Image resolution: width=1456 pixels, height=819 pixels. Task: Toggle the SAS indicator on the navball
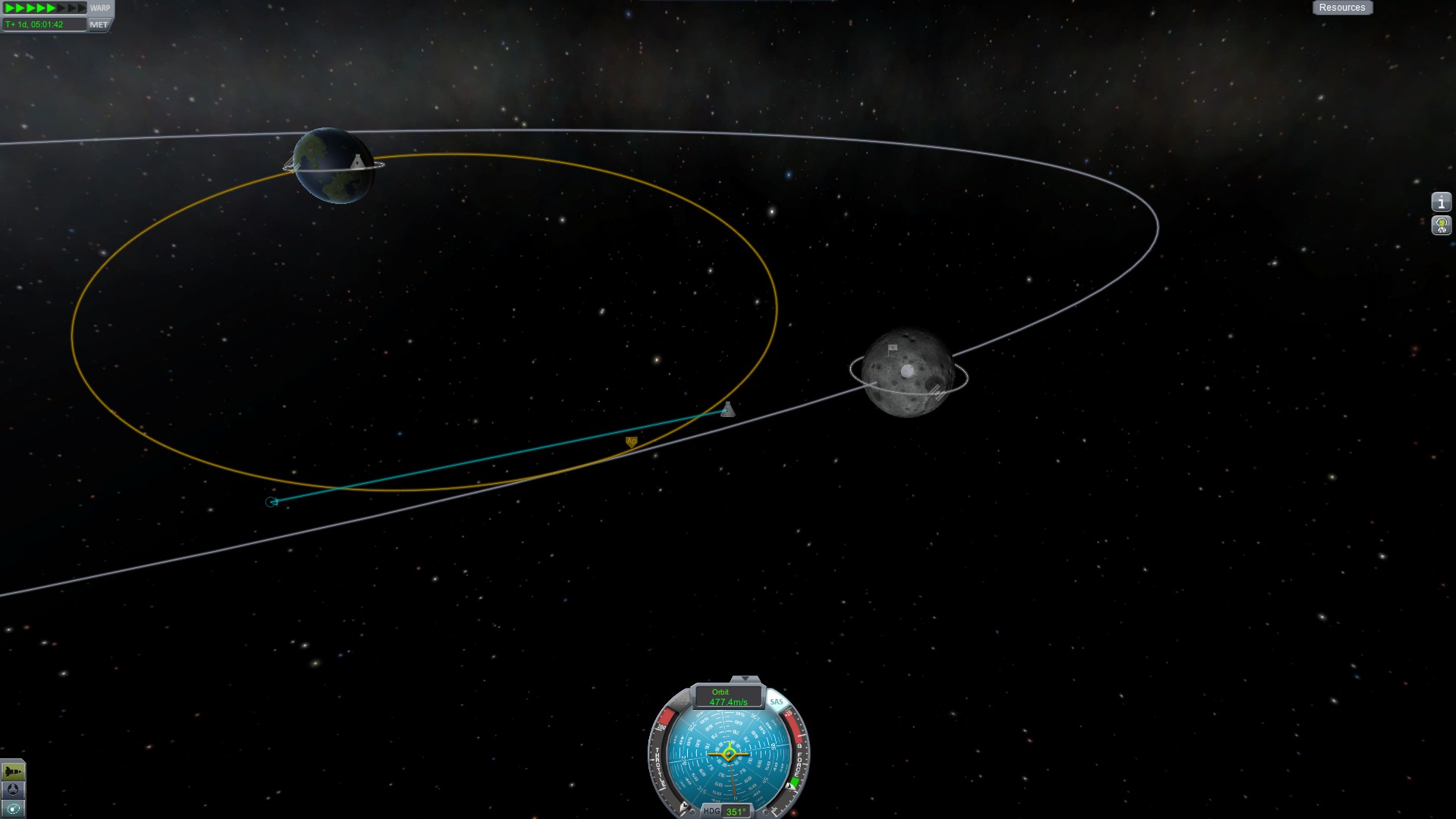pyautogui.click(x=777, y=701)
